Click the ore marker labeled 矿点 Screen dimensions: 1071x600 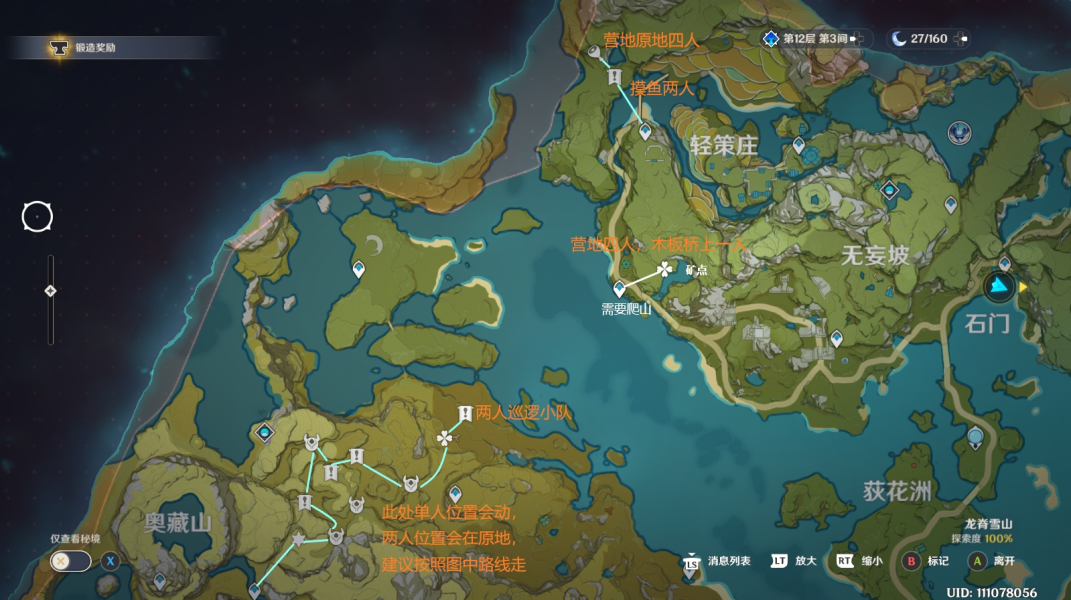click(x=665, y=269)
